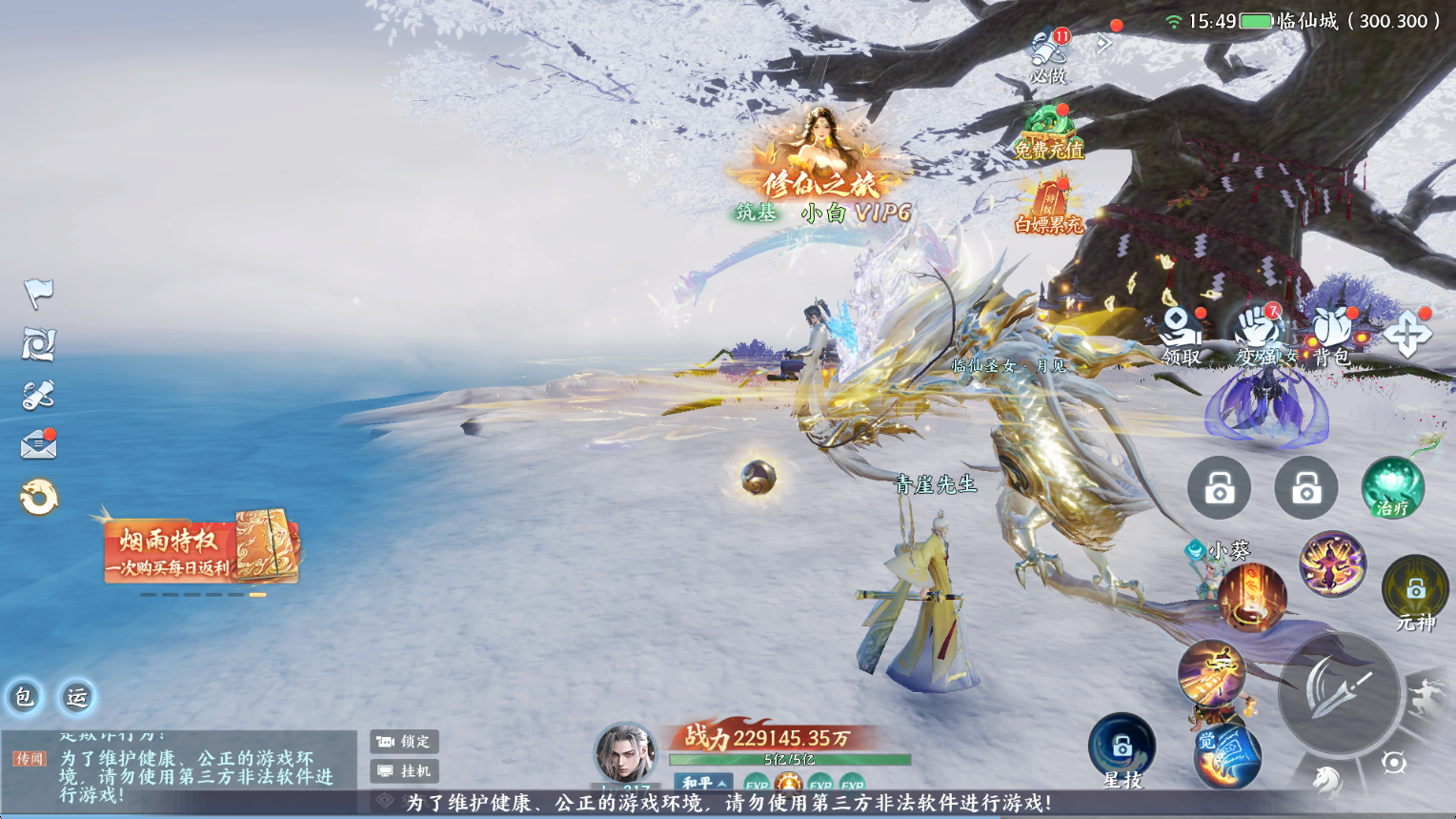Screen dimensions: 1456x819
Task: Tap the locked 星技 star skill
Action: click(1122, 747)
